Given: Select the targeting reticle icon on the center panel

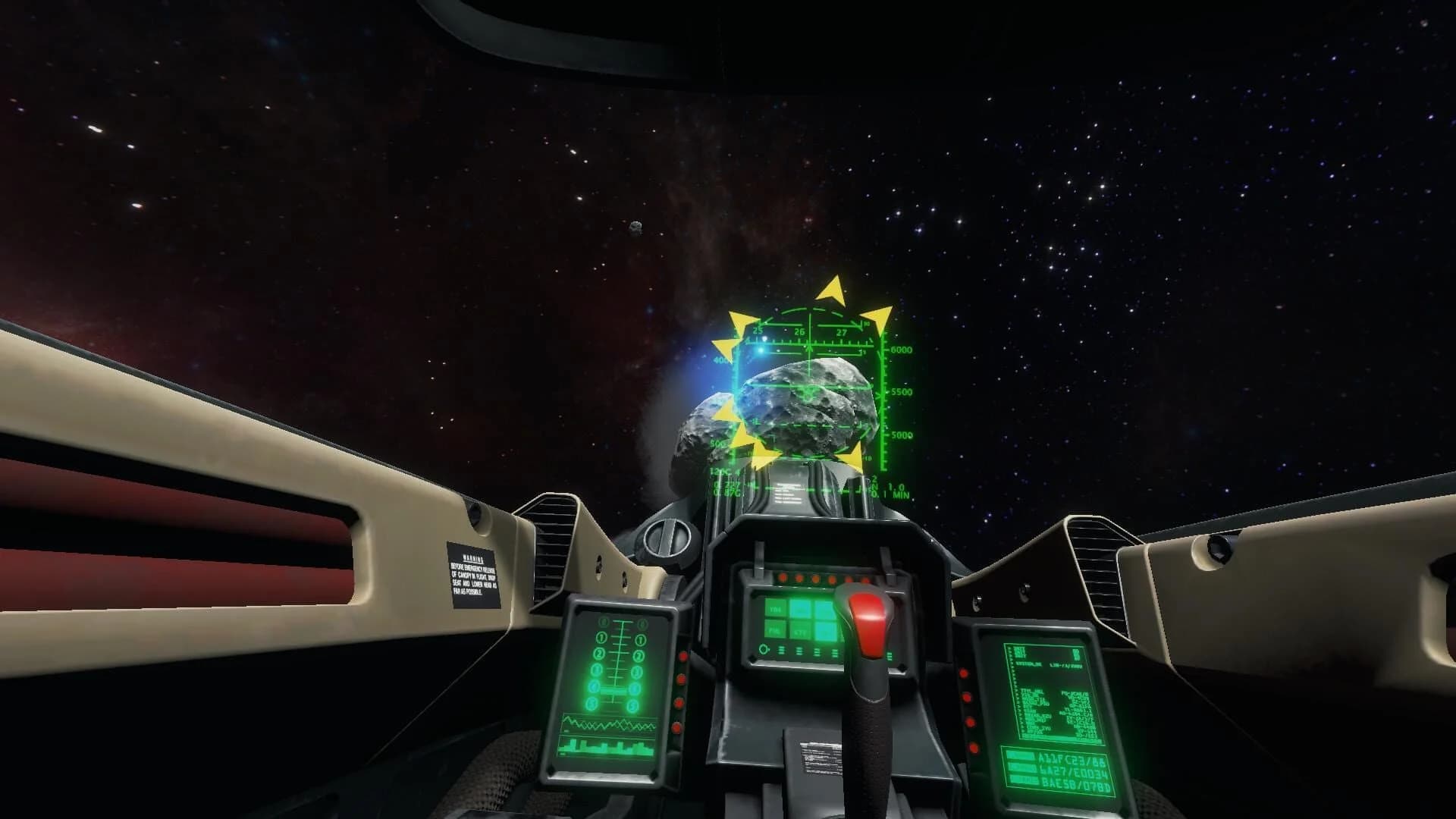Looking at the screenshot, I should [x=764, y=651].
